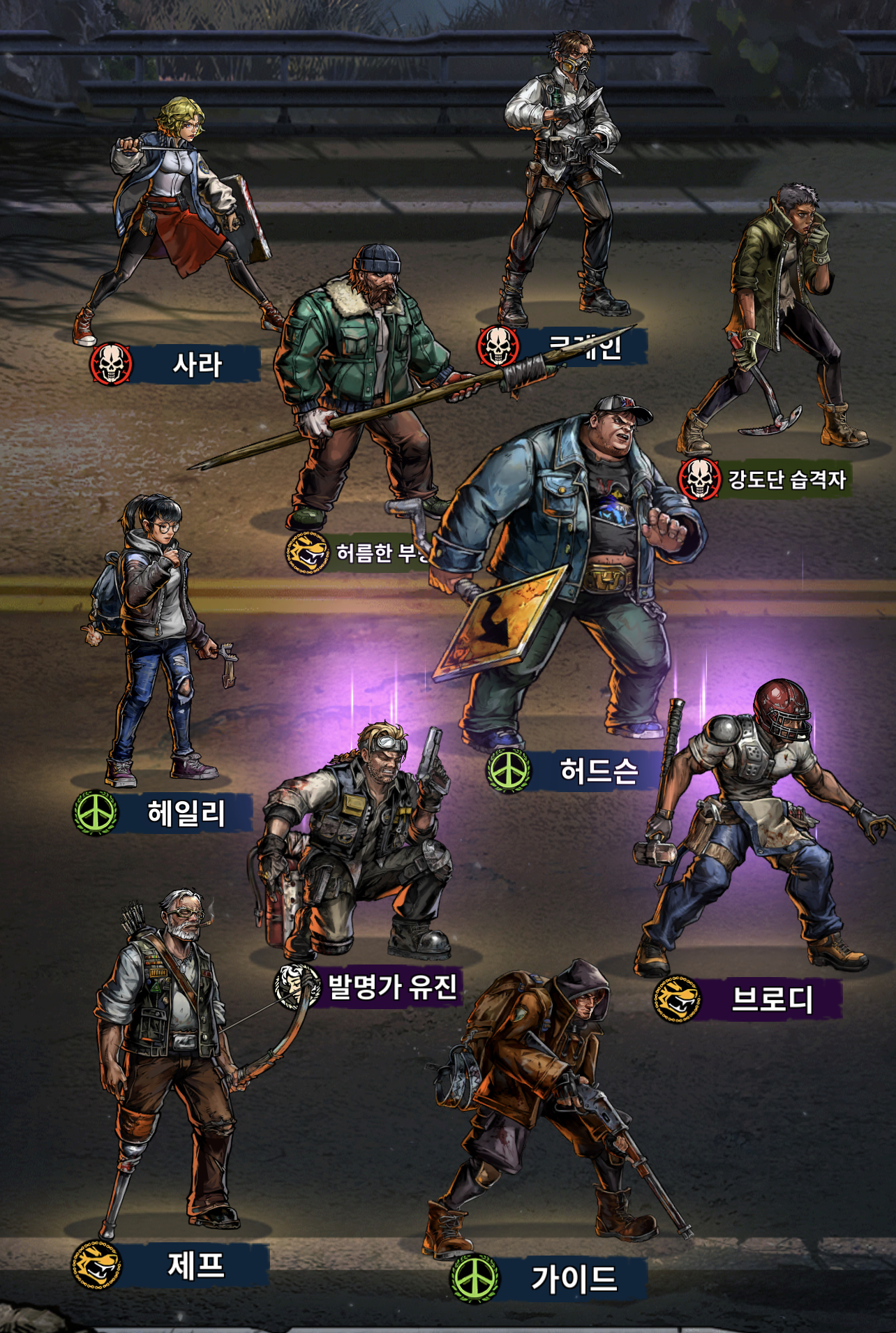The height and width of the screenshot is (1333, 896).
Task: Pick the 허드슨 name label
Action: pos(599,770)
